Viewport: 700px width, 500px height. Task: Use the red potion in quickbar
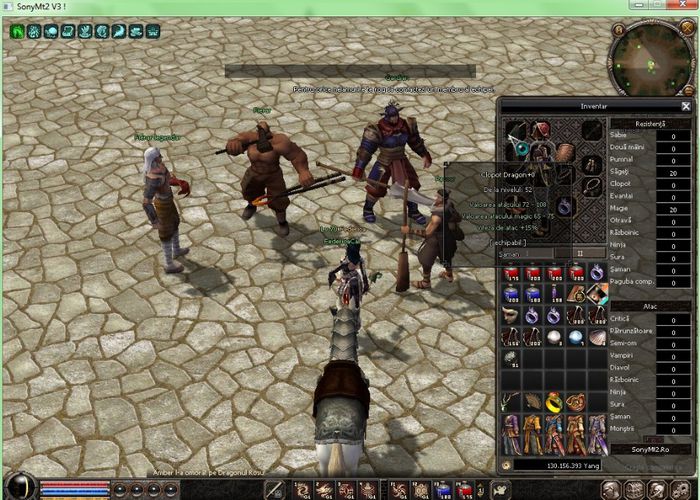click(465, 489)
